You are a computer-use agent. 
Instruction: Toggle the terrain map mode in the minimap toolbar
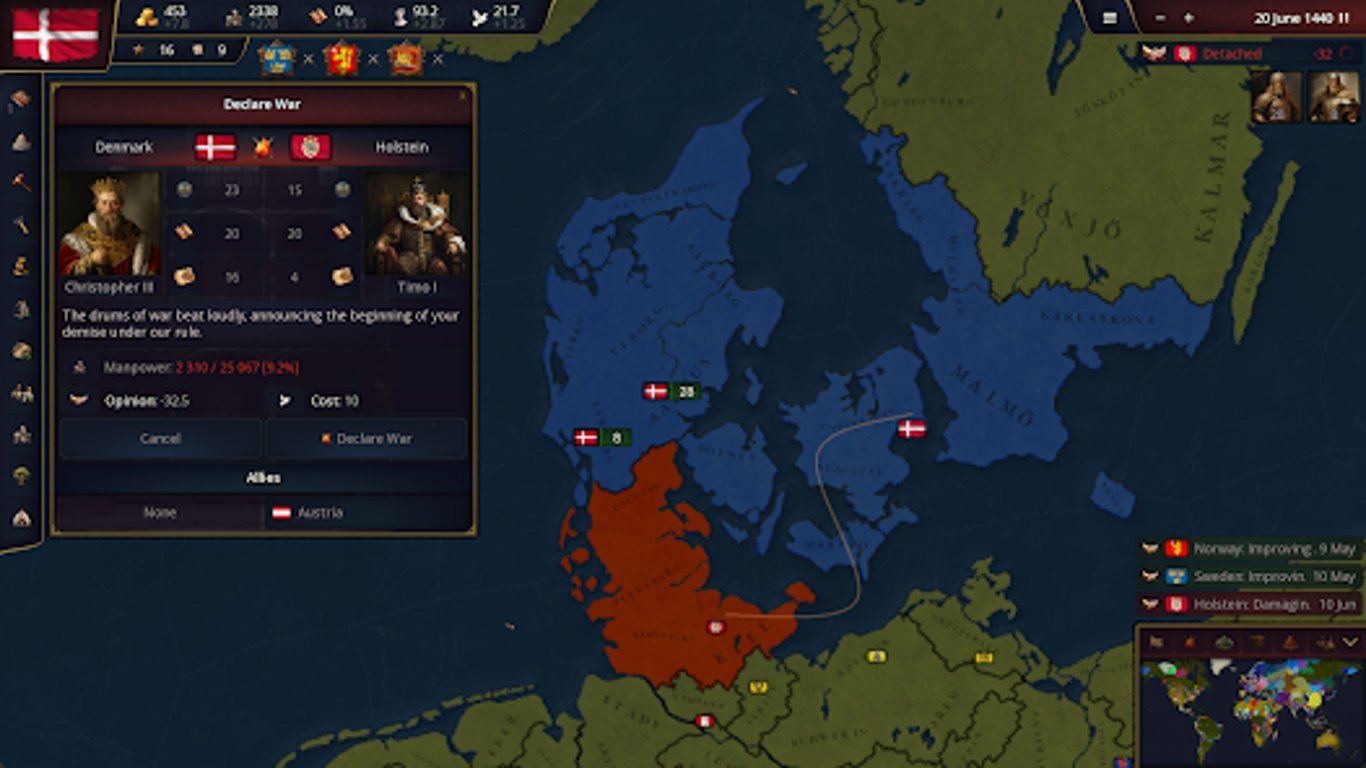1224,641
